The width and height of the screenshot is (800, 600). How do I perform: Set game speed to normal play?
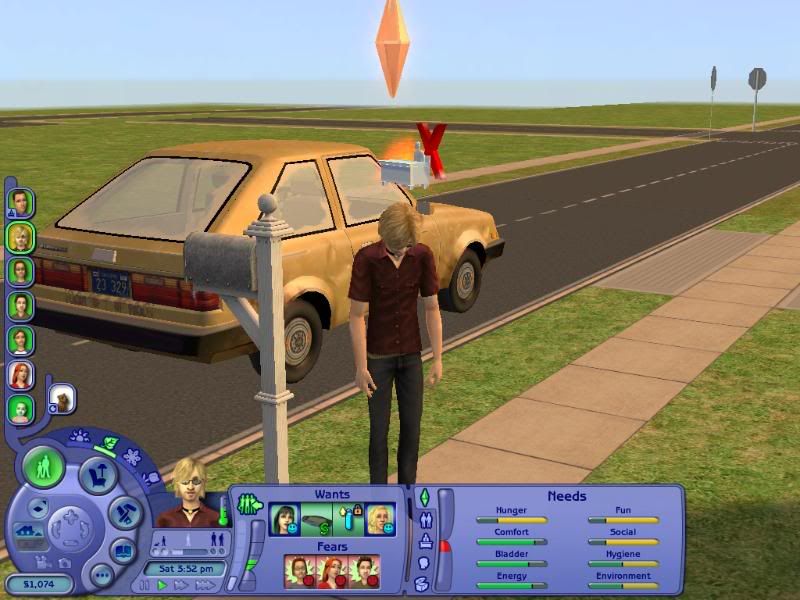pos(162,585)
